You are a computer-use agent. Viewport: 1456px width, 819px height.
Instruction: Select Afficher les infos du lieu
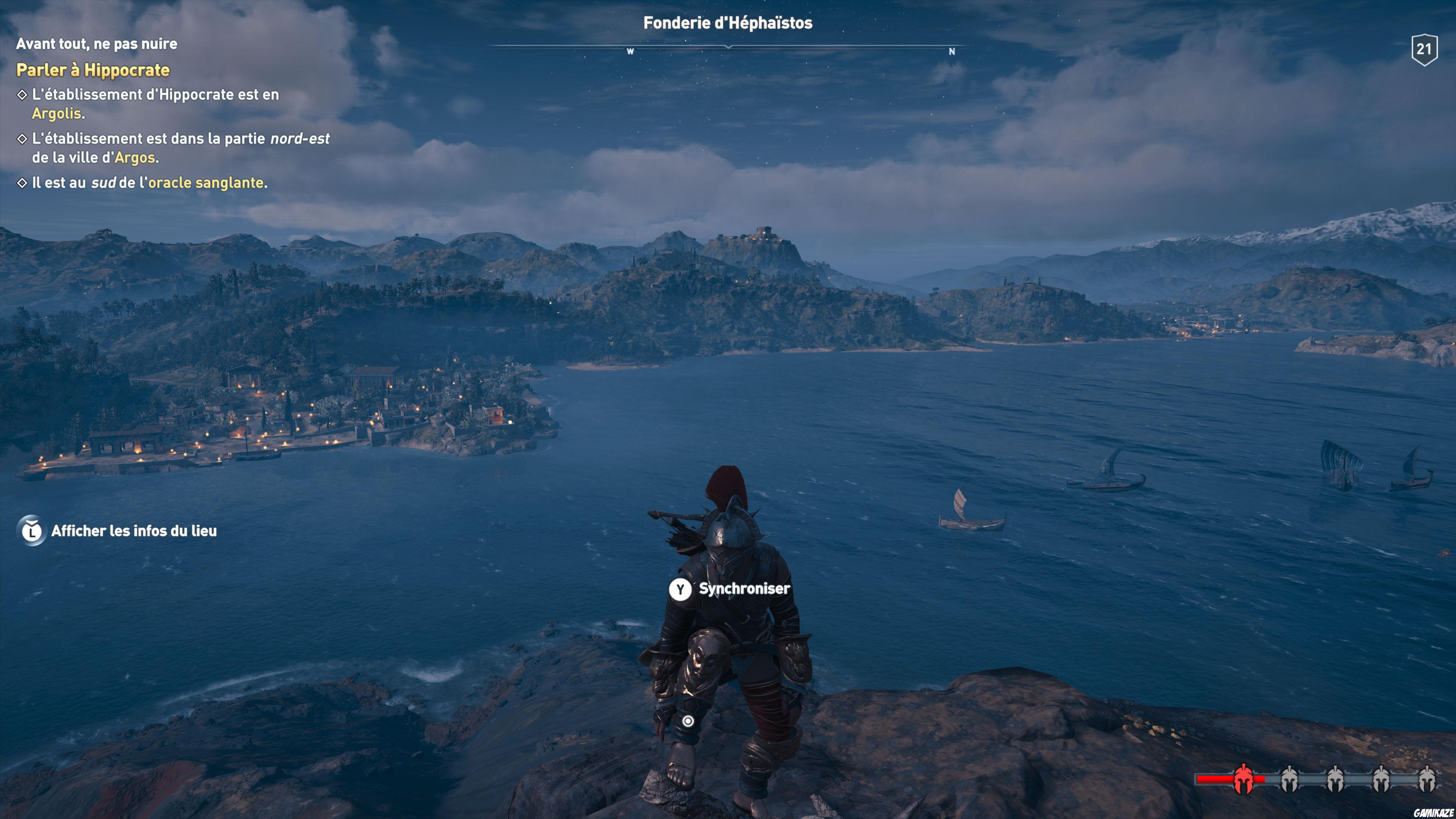(x=136, y=531)
